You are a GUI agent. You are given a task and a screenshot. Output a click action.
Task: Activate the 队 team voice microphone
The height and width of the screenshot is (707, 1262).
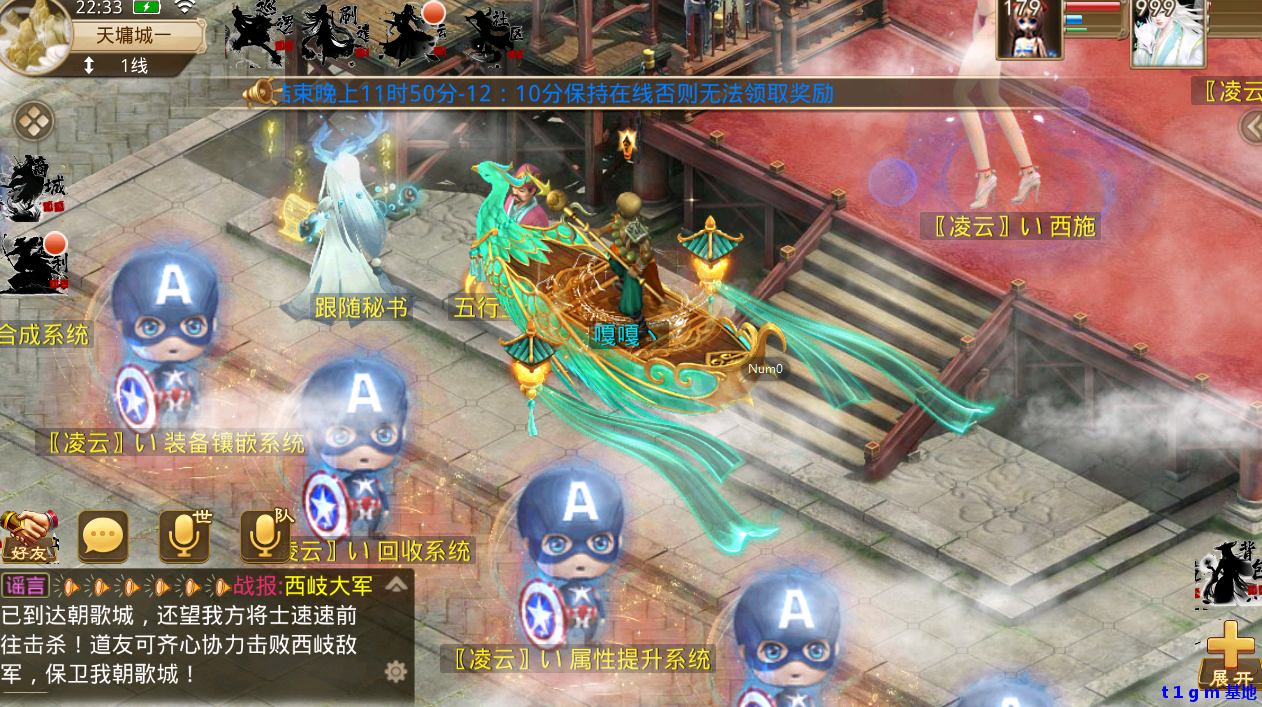(x=265, y=537)
